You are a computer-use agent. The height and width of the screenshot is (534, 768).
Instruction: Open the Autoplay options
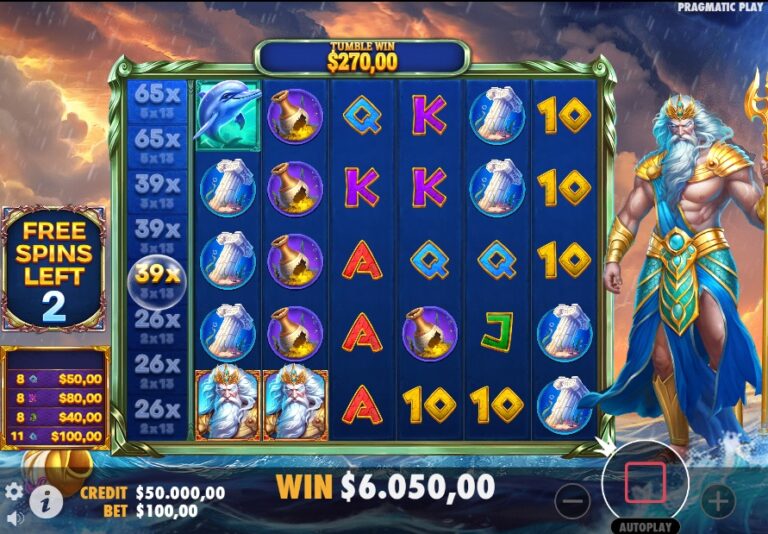pyautogui.click(x=645, y=526)
